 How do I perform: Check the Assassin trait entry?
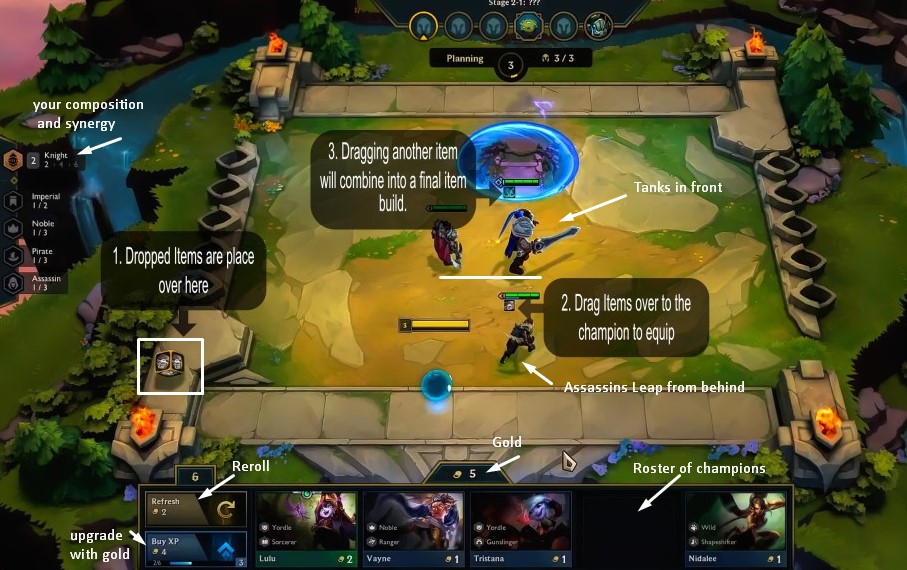(x=36, y=283)
